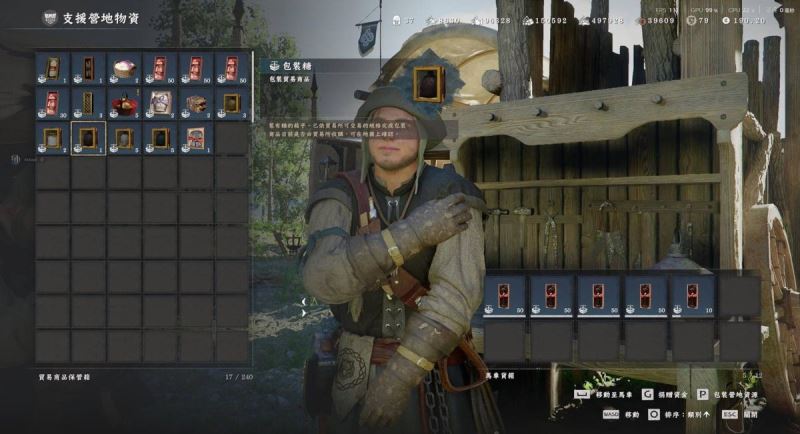Click the highlighted framed dark jar slot
The image size is (800, 434).
coord(88,139)
